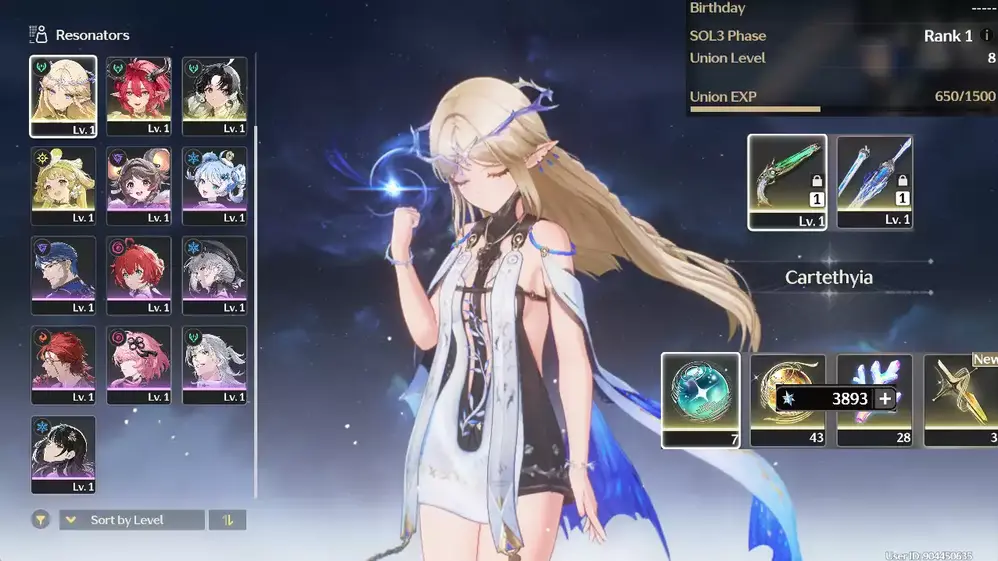
Task: Toggle the ascending/descending sort order button
Action: click(227, 520)
